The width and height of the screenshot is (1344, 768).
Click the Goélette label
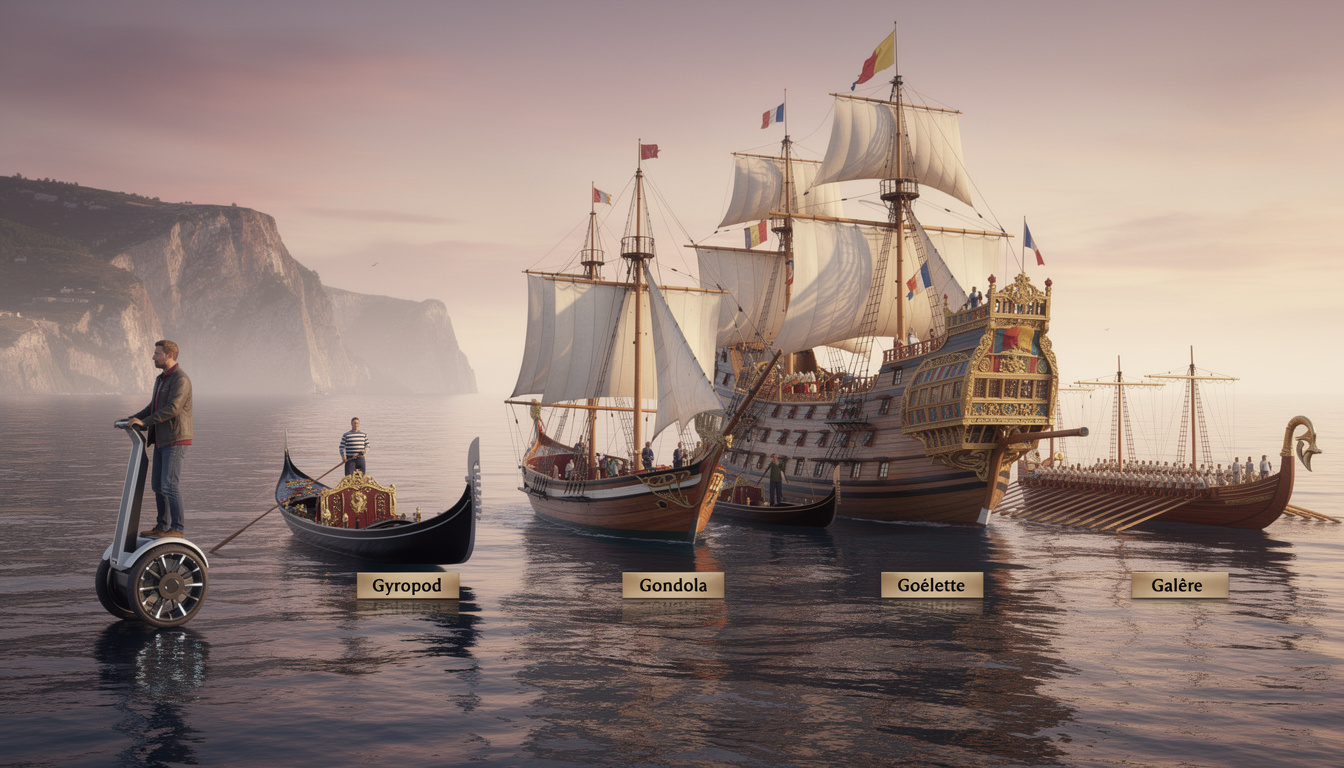tap(931, 585)
